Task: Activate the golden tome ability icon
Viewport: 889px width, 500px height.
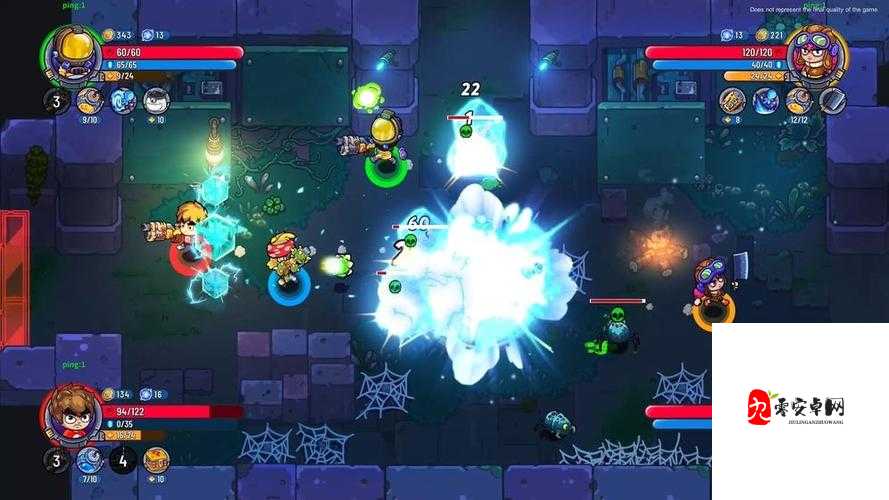Action: coord(733,100)
